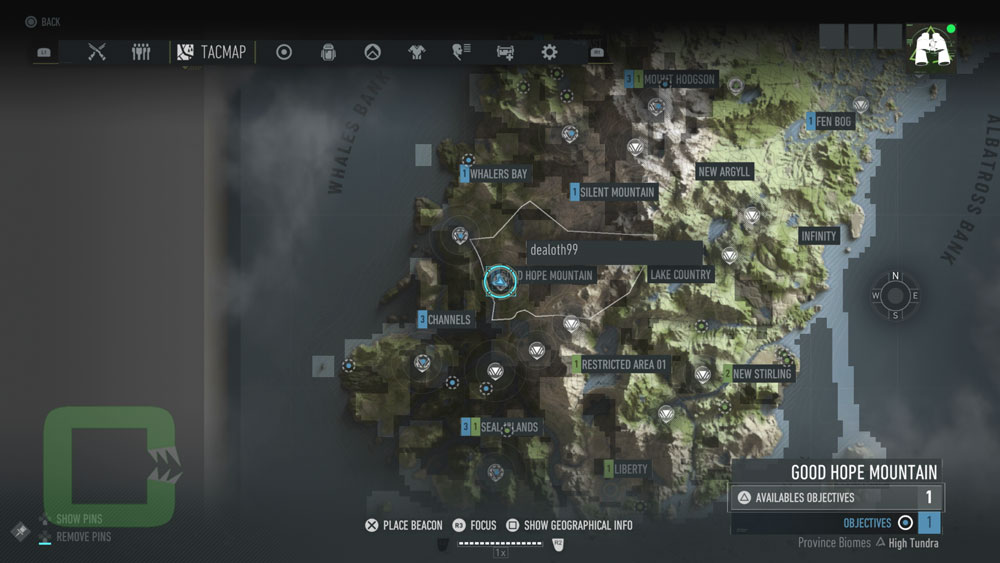The width and height of the screenshot is (1000, 563).
Task: Select the Channels province label
Action: tap(449, 320)
